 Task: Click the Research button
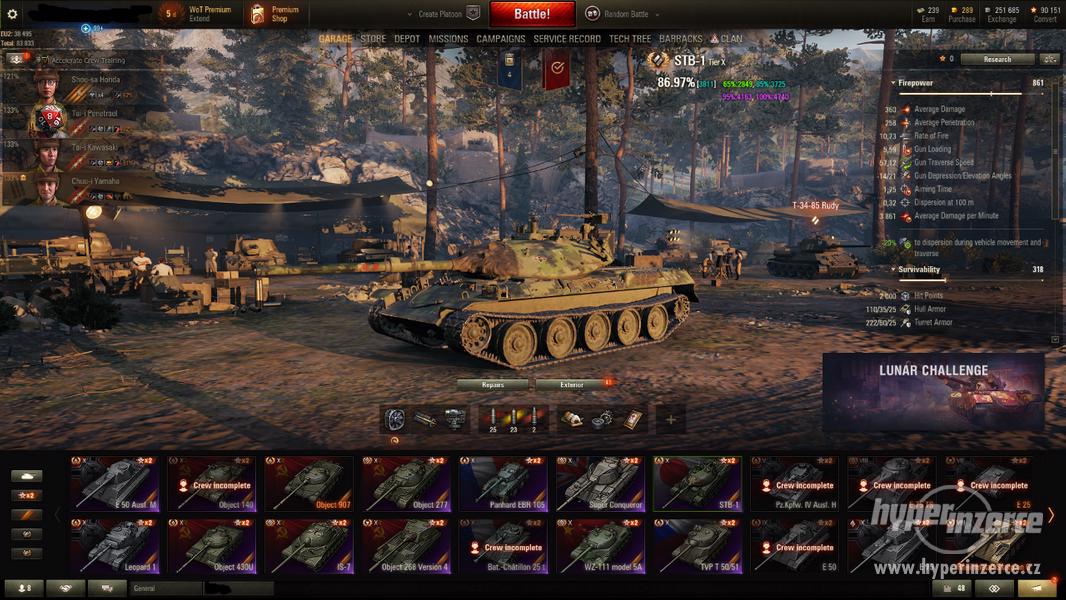(996, 59)
